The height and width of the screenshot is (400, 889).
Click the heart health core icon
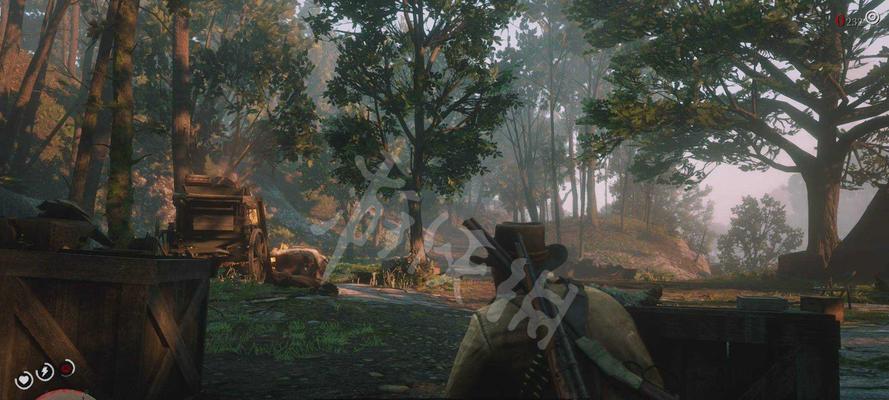point(24,379)
